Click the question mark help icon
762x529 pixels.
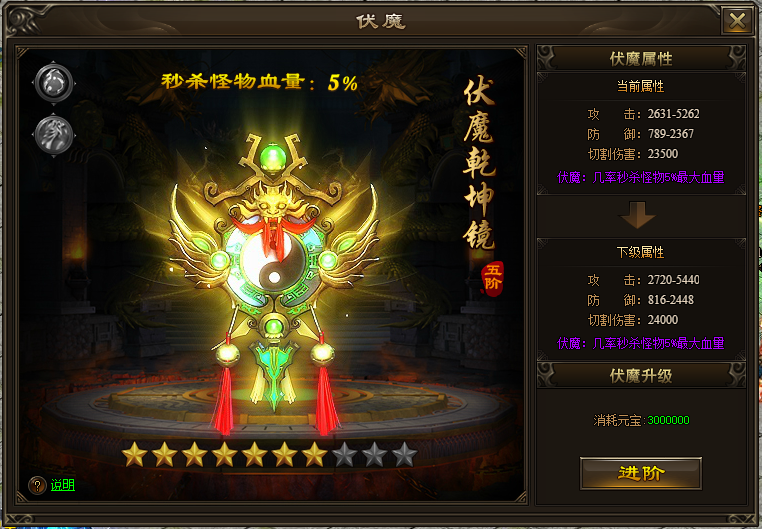click(38, 485)
